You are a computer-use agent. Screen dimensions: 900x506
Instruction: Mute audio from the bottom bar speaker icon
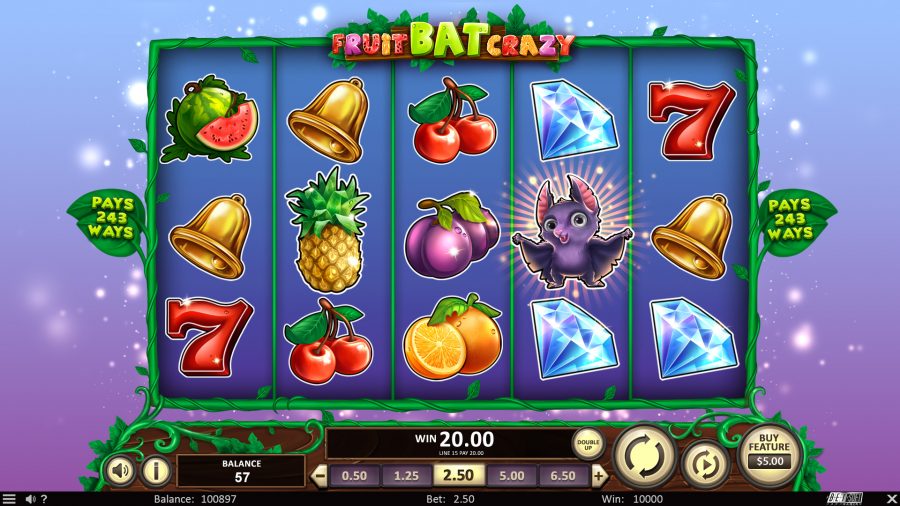coord(30,498)
